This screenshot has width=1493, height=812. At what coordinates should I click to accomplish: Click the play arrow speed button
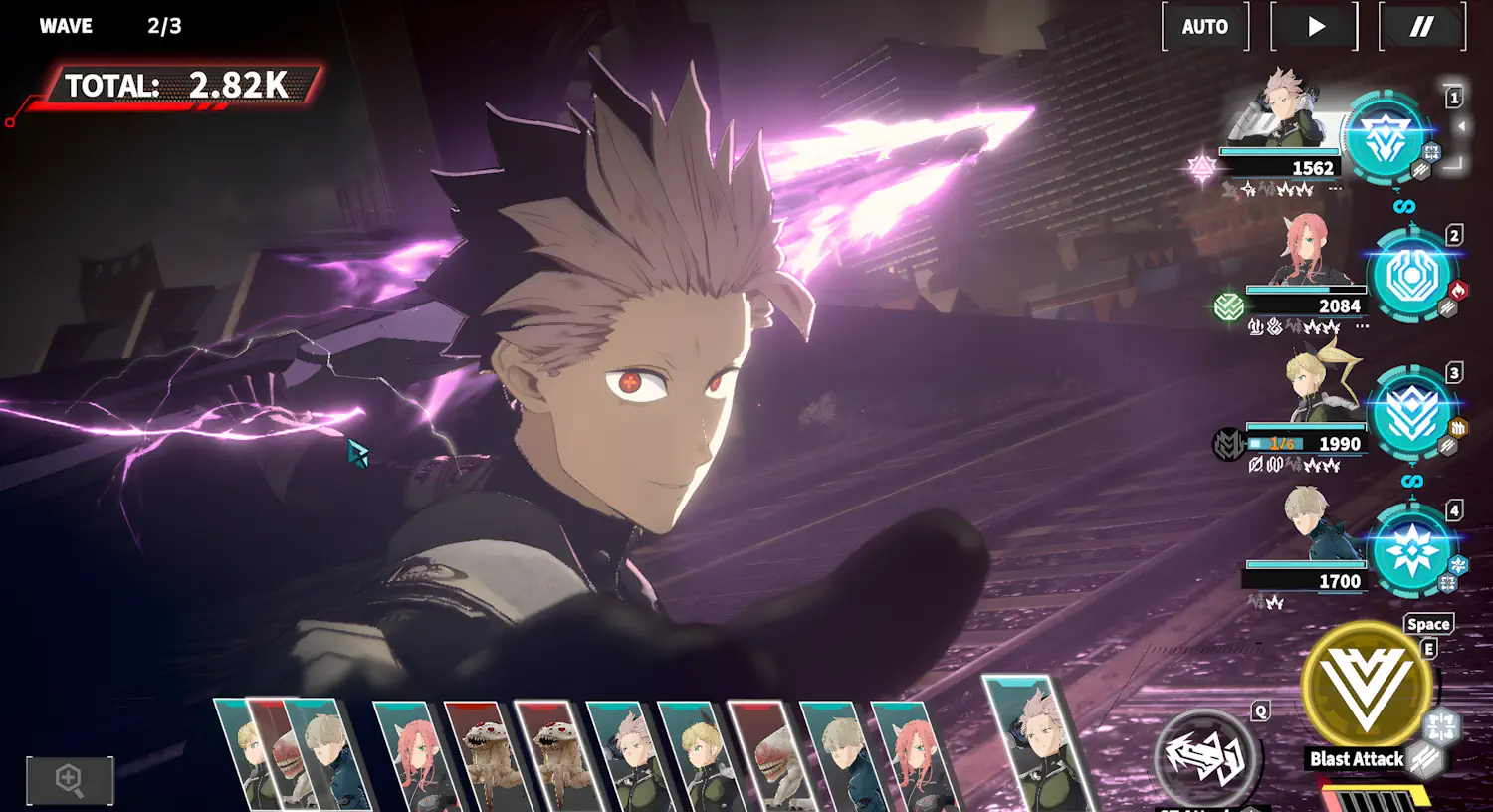coord(1315,27)
